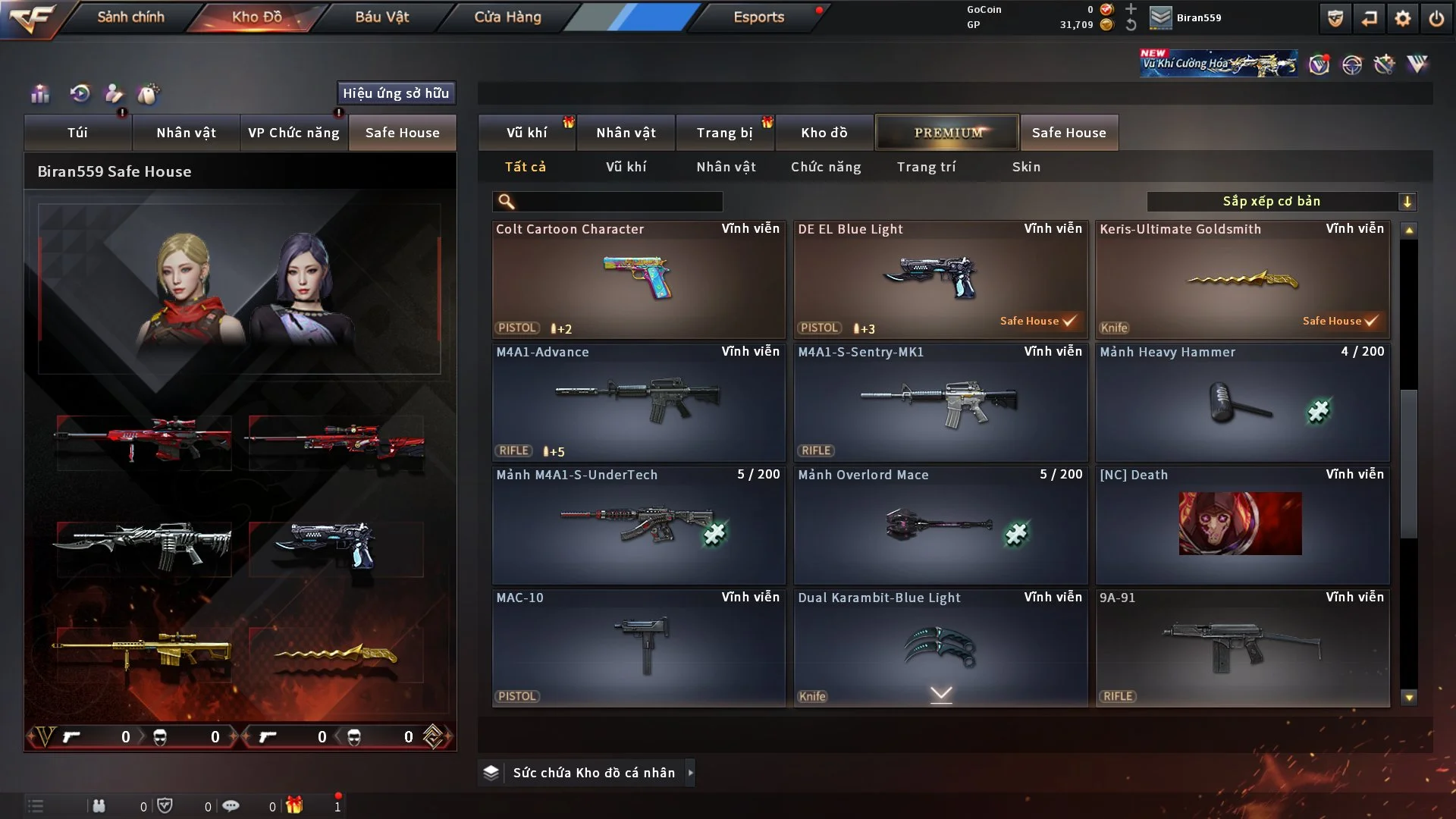Open the Túi bag tab

pyautogui.click(x=77, y=133)
